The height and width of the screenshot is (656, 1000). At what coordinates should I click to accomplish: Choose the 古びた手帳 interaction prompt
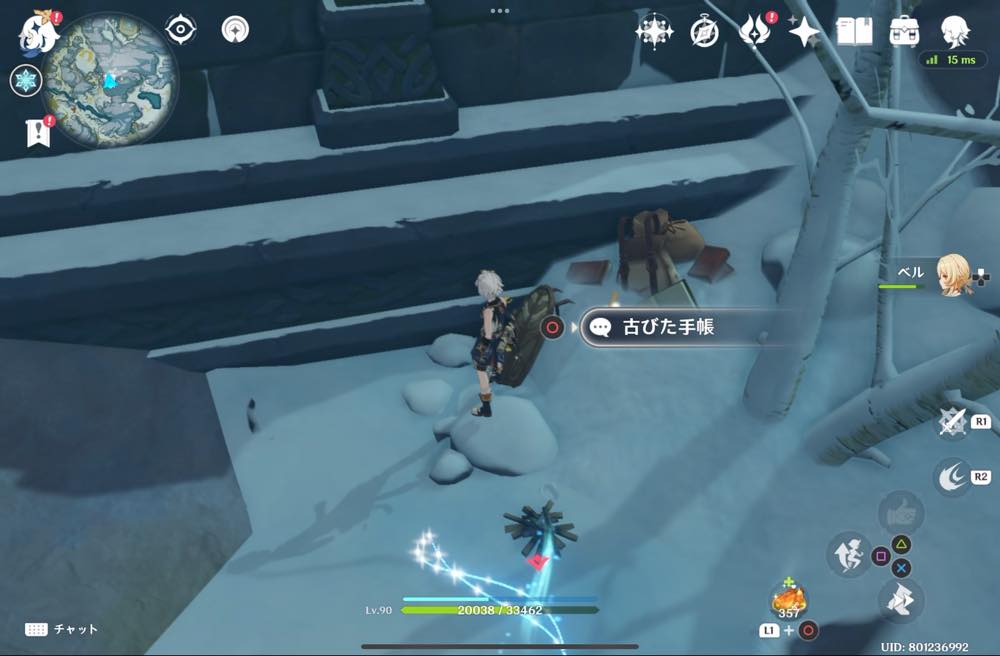pyautogui.click(x=670, y=327)
